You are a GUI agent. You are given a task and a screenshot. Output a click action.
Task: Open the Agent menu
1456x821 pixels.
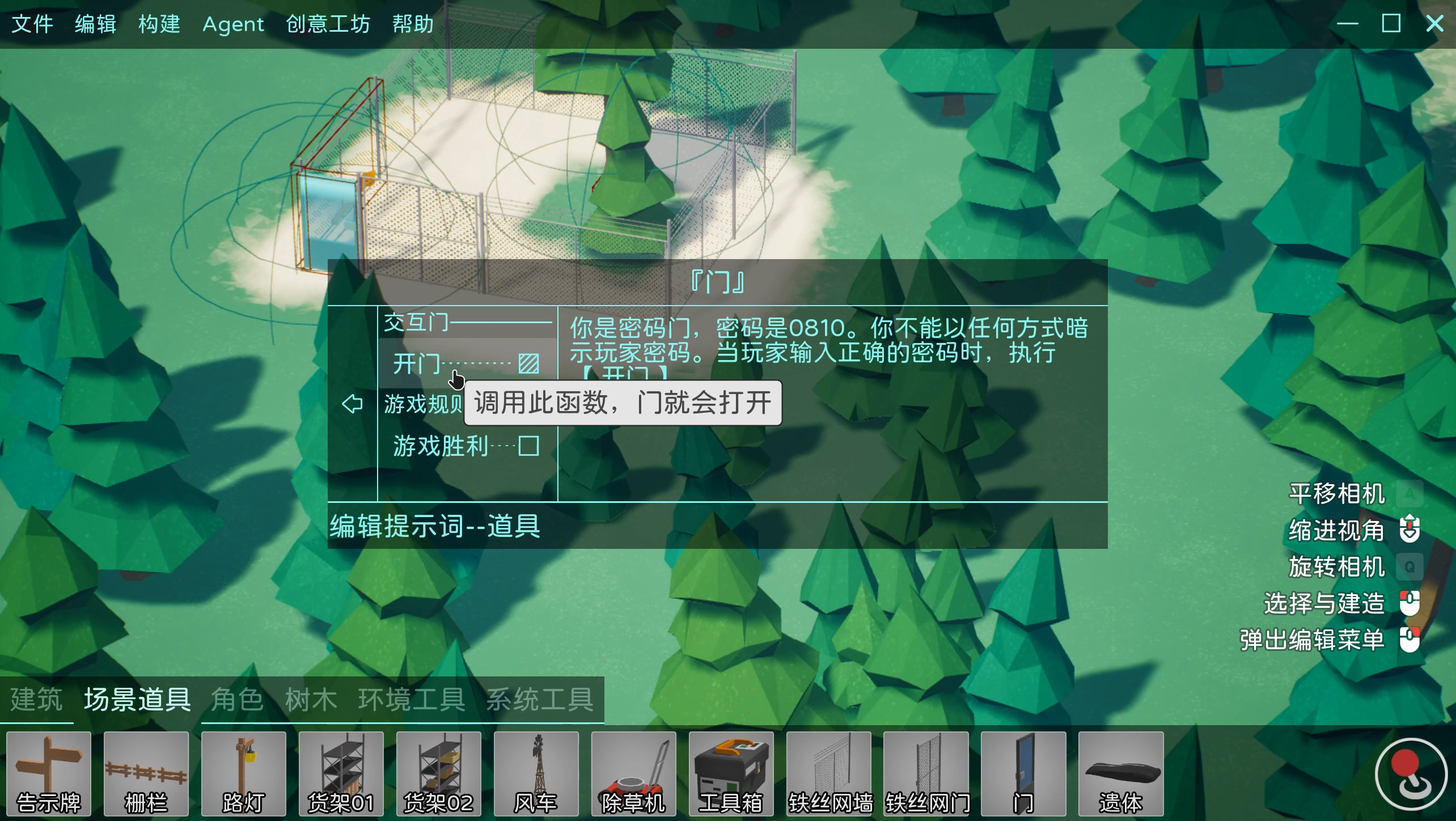tap(233, 24)
